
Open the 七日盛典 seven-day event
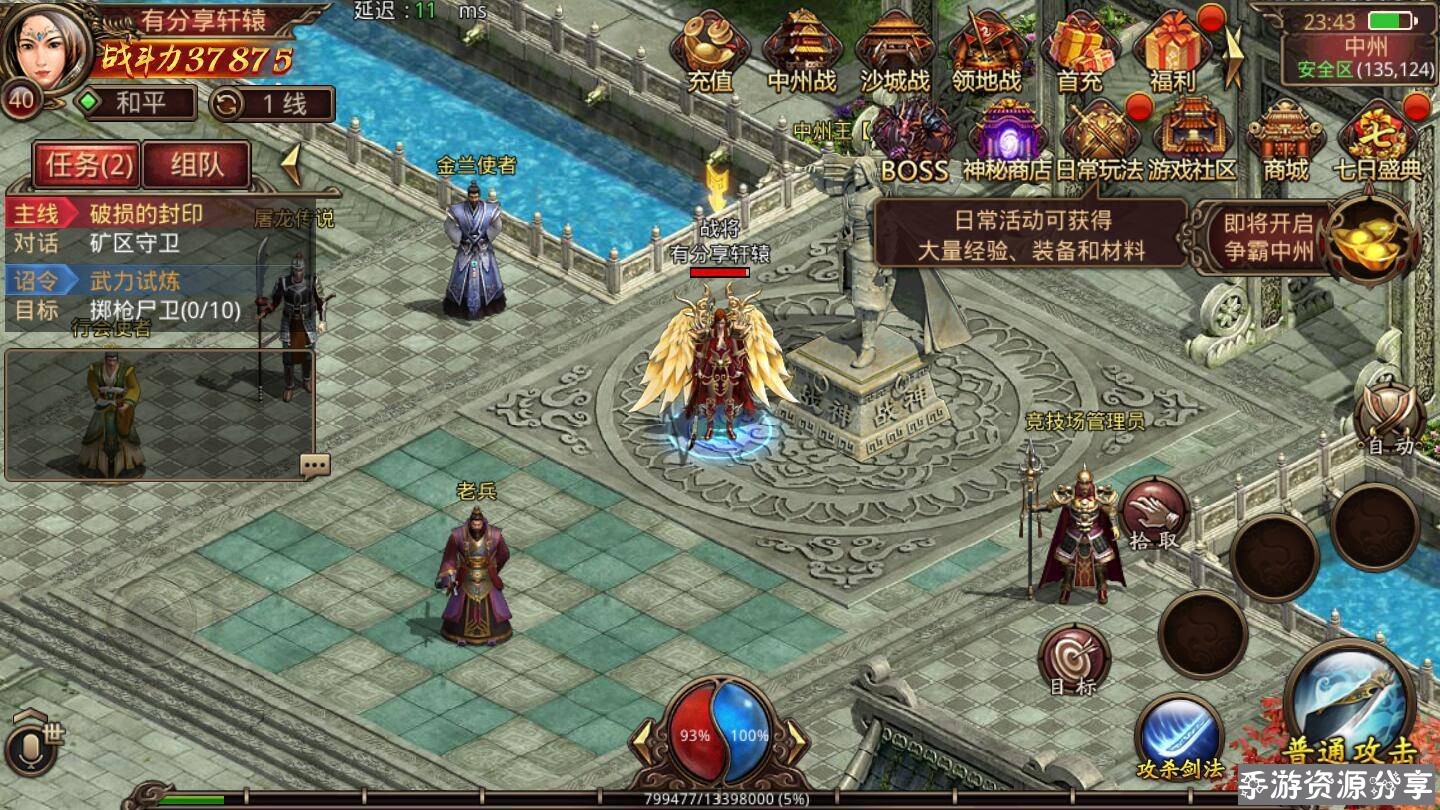tap(1378, 140)
